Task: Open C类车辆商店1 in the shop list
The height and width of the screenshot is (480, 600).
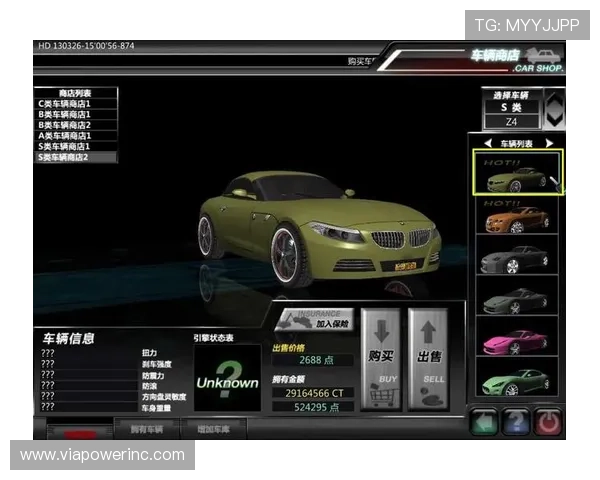Action: pyautogui.click(x=76, y=103)
